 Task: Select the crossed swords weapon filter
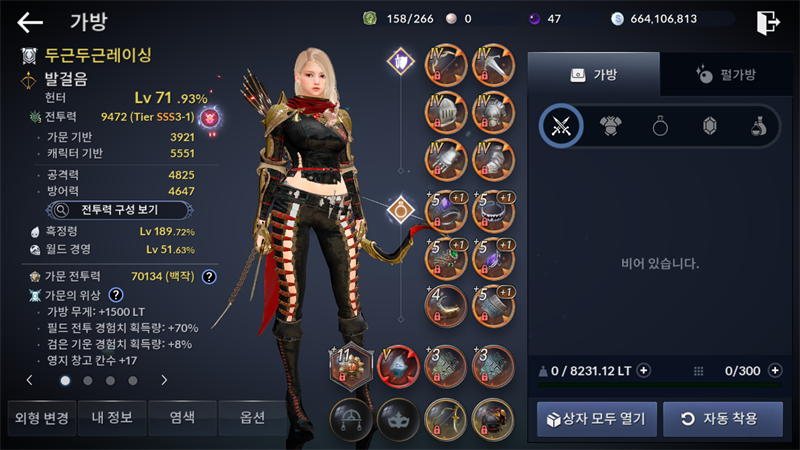560,126
